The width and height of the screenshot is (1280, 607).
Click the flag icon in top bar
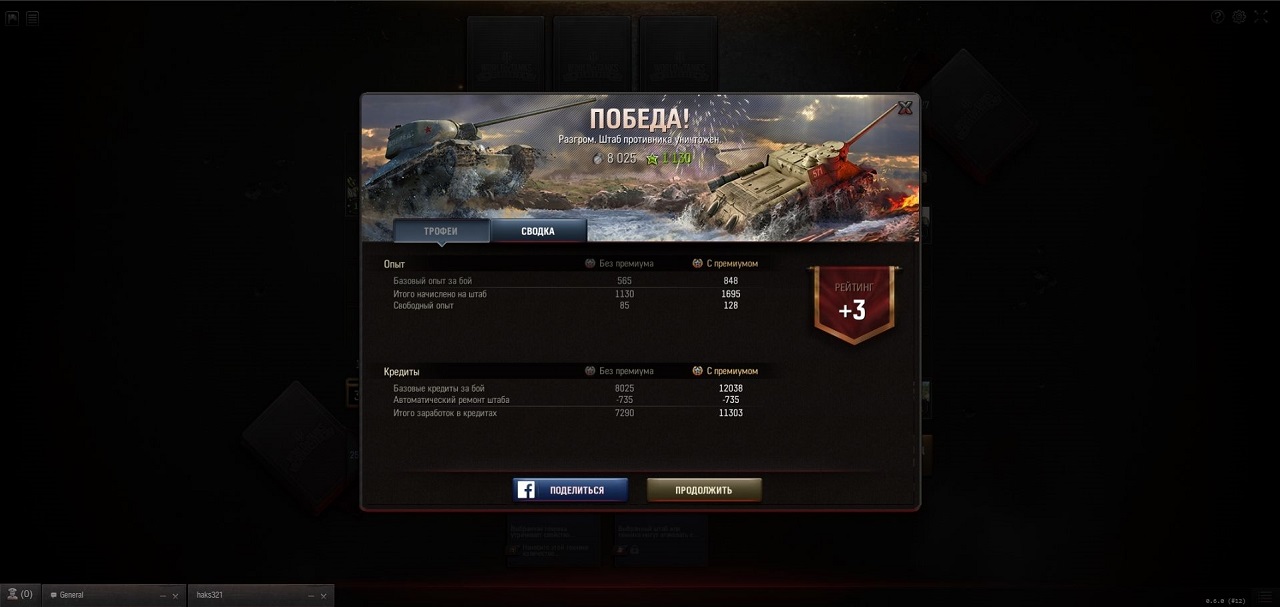[13, 17]
